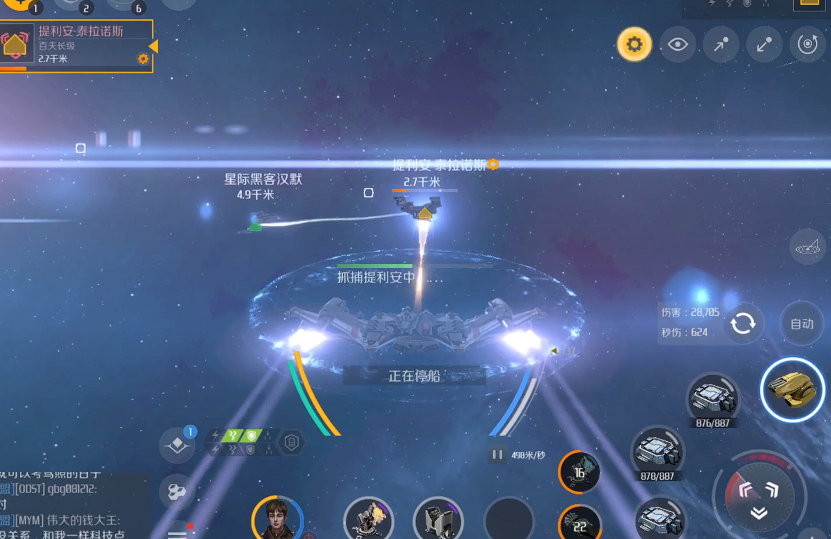Activate the turret module showing 878/887
Viewport: 831px width, 539px height.
click(657, 451)
